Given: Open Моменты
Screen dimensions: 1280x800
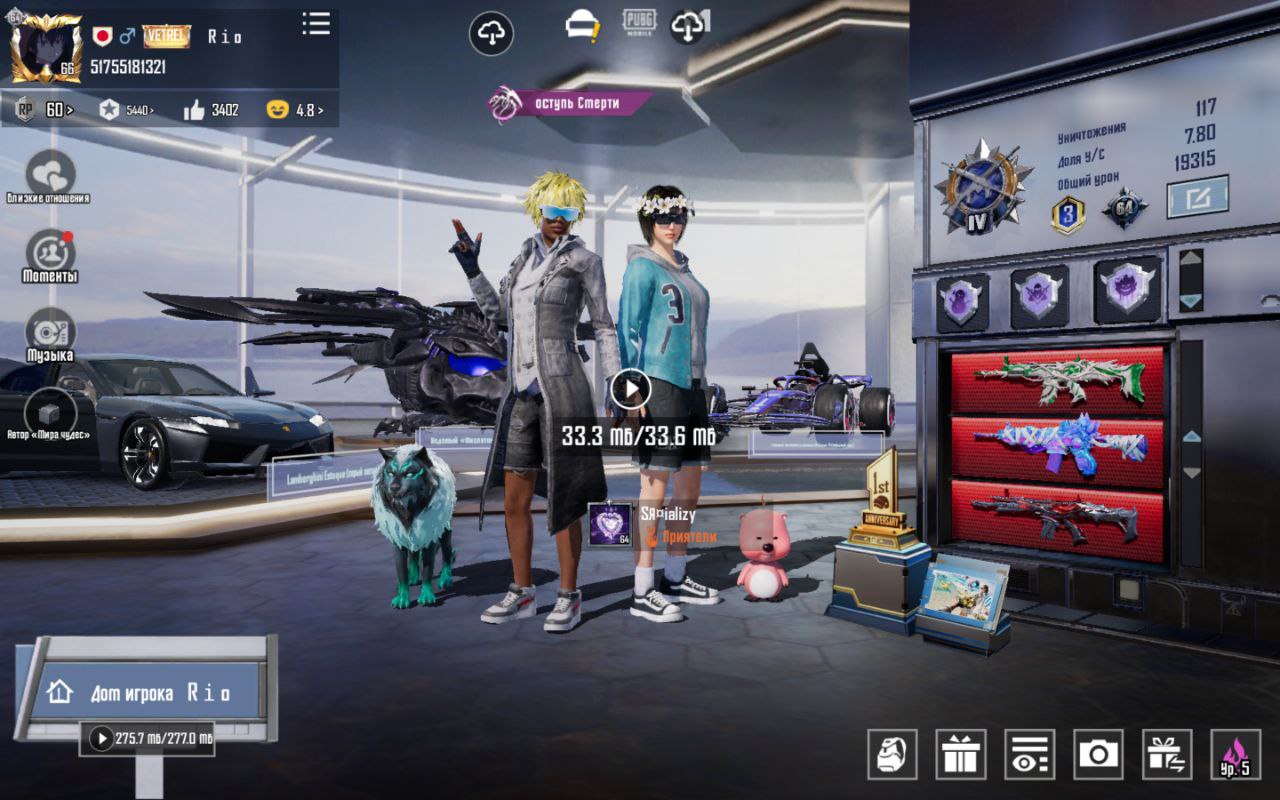Looking at the screenshot, I should pyautogui.click(x=50, y=252).
